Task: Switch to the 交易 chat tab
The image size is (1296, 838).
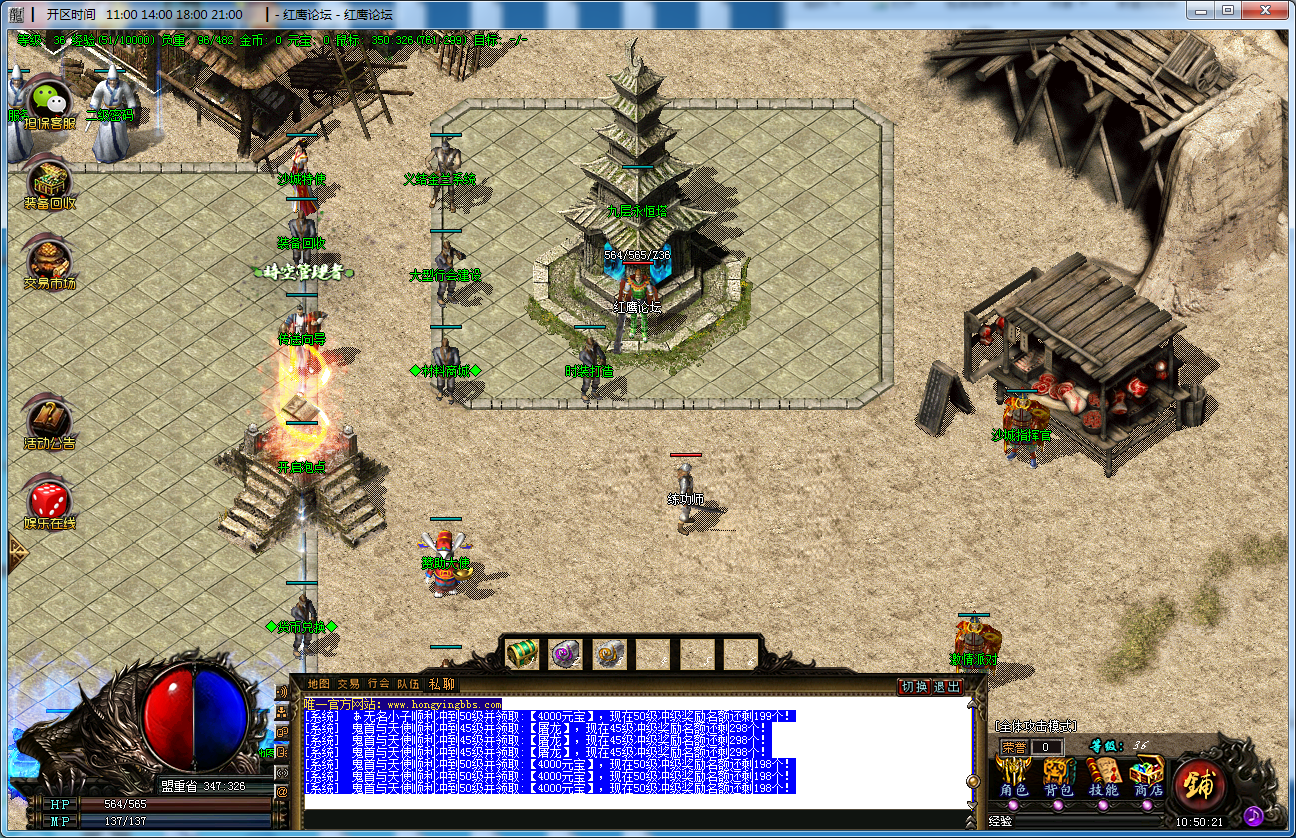Action: (x=348, y=684)
